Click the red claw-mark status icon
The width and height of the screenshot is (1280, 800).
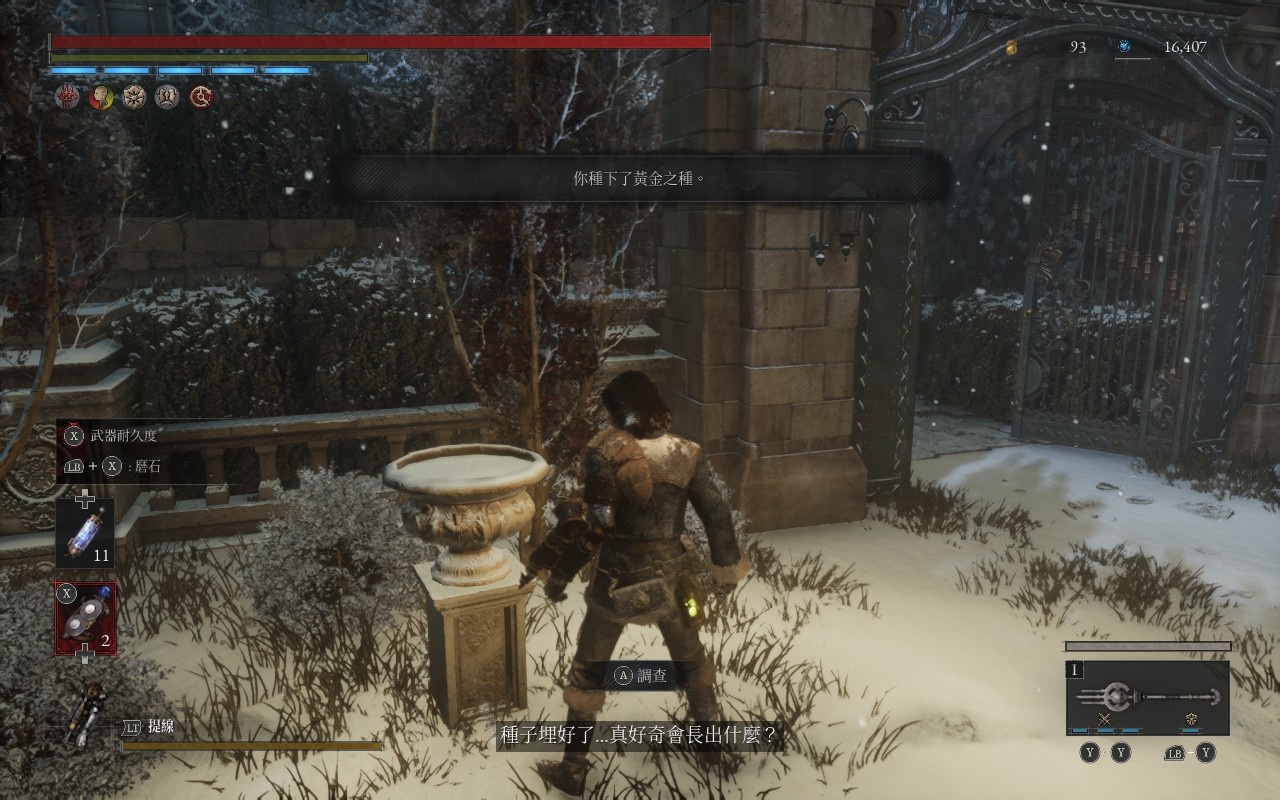click(67, 97)
